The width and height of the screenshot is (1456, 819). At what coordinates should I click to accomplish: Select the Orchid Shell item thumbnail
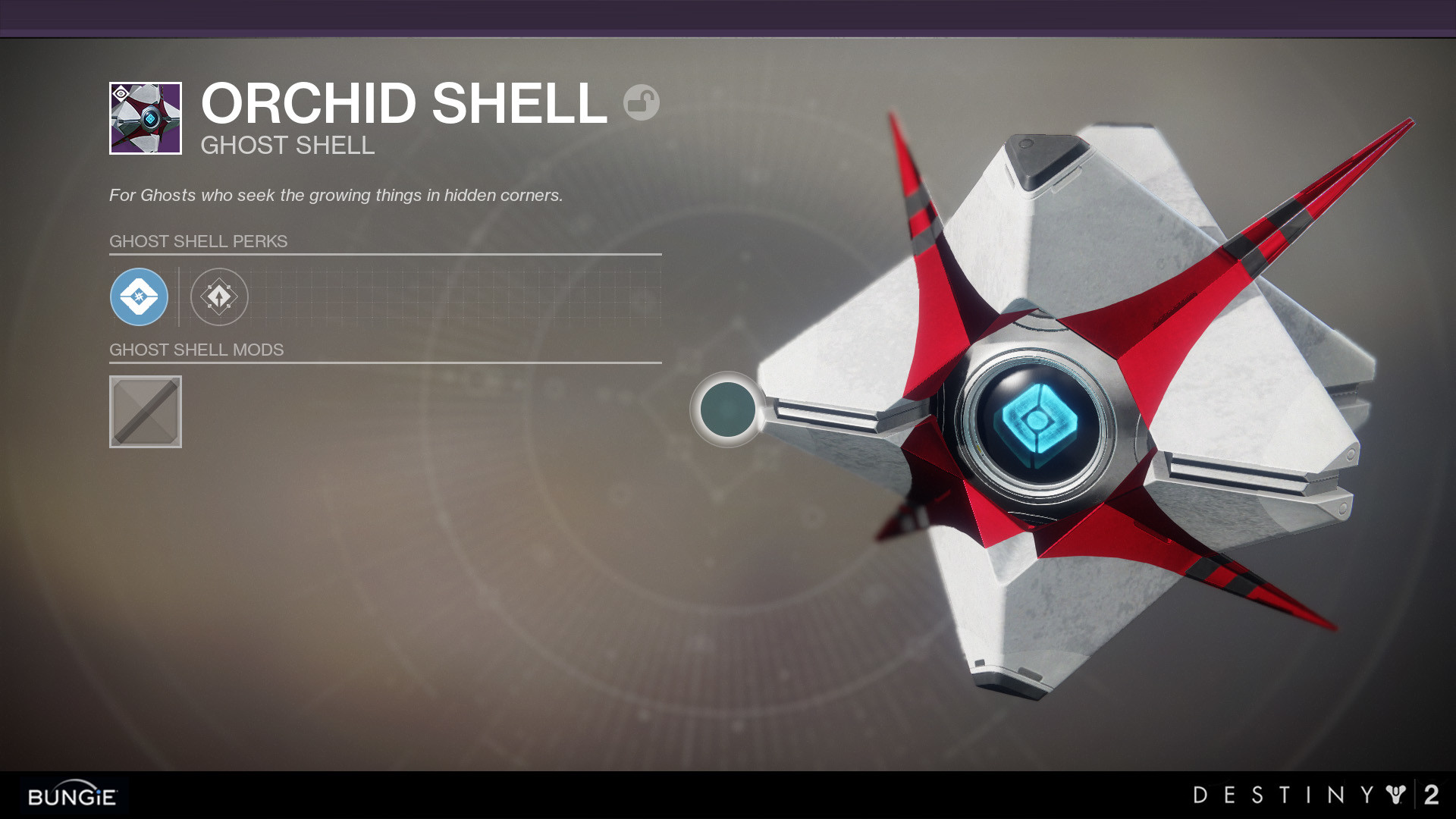coord(146,118)
